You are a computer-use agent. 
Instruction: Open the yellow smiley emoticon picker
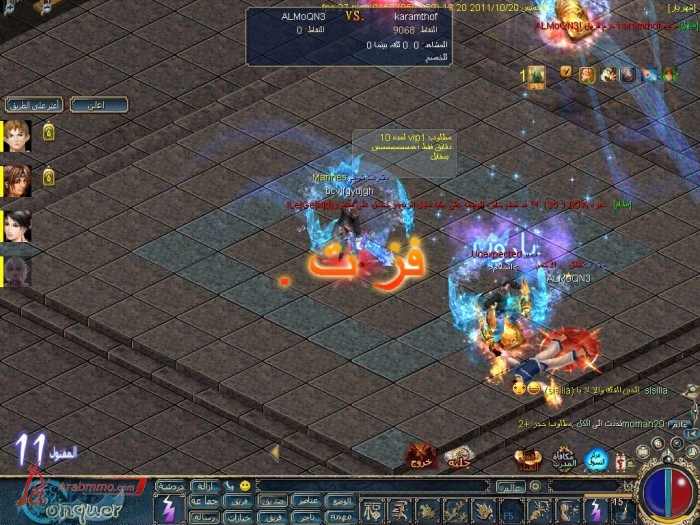tap(243, 485)
